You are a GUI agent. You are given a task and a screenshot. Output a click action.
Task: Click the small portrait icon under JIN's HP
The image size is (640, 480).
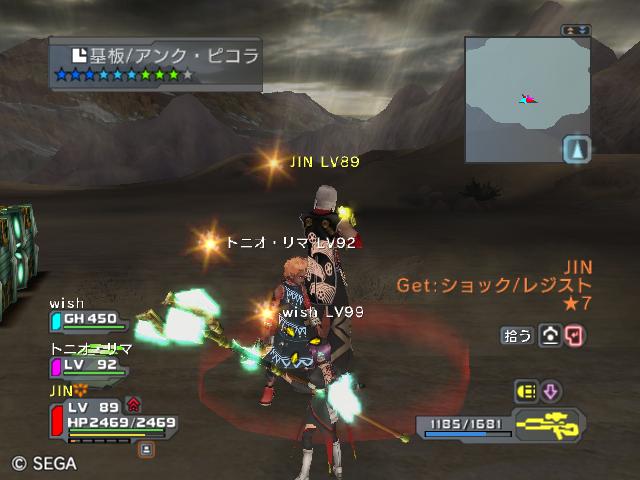click(x=147, y=449)
